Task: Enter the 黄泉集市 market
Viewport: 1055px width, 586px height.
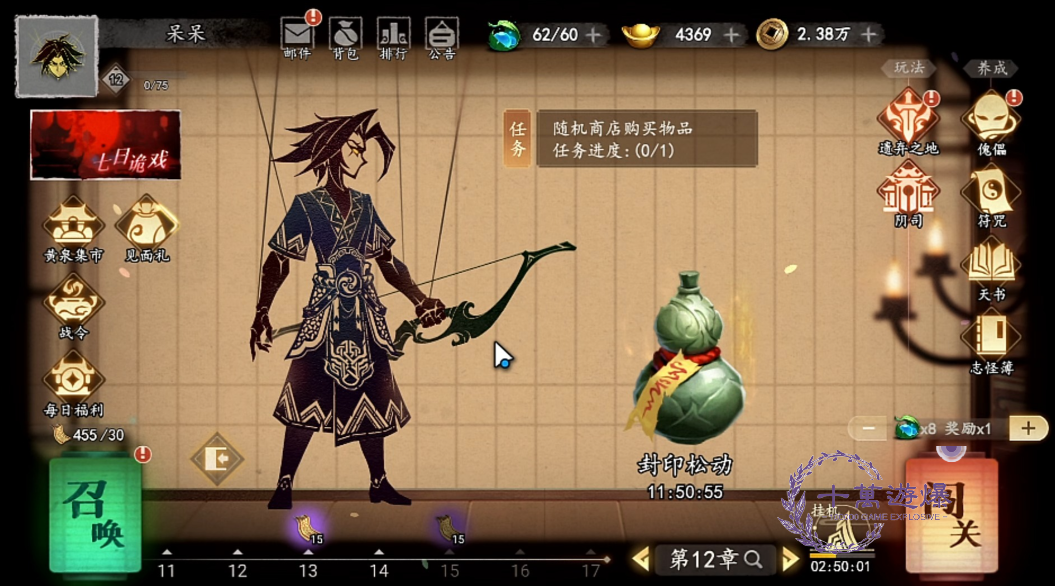Action: click(73, 227)
